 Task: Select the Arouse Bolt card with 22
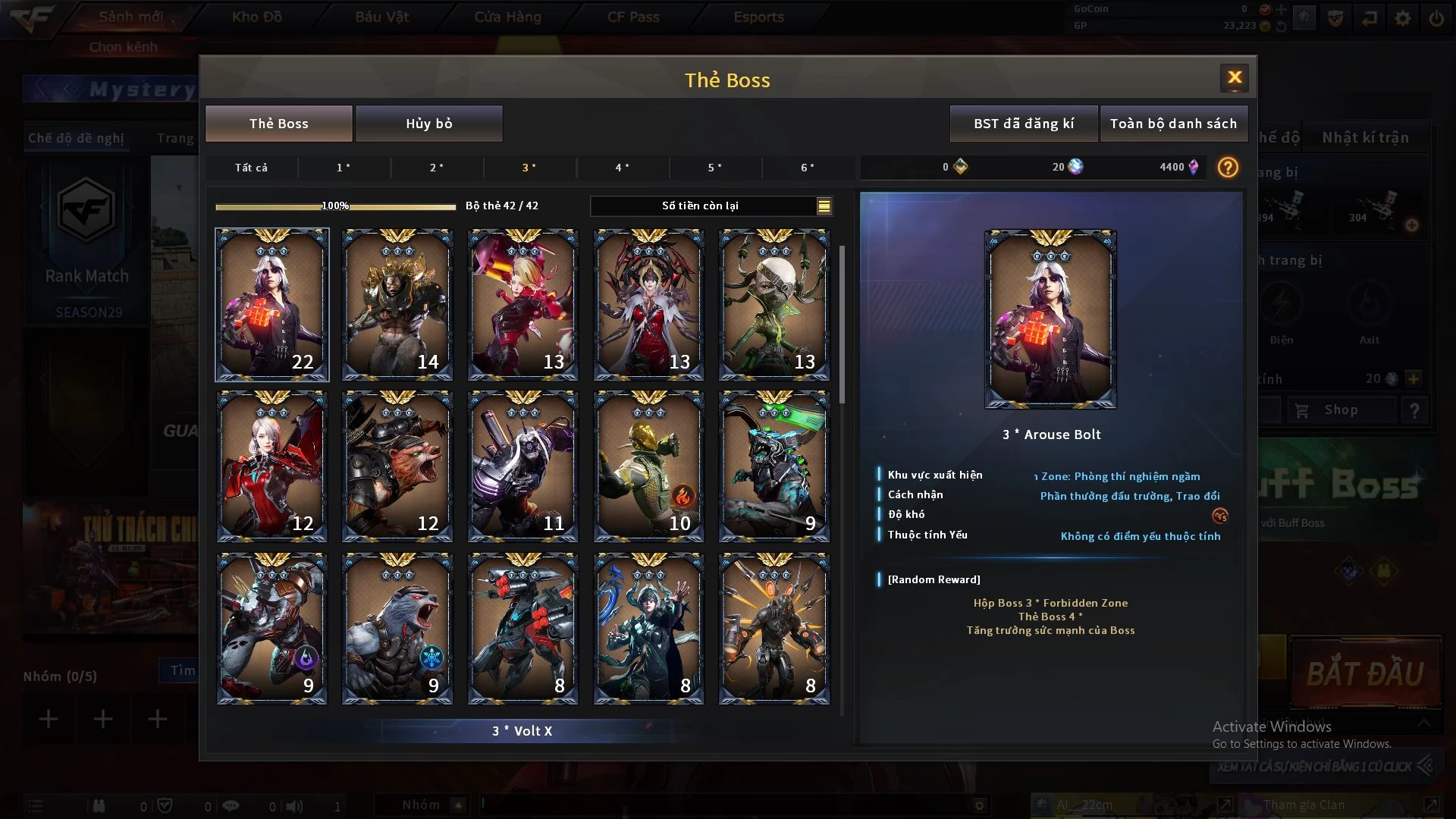click(x=272, y=304)
